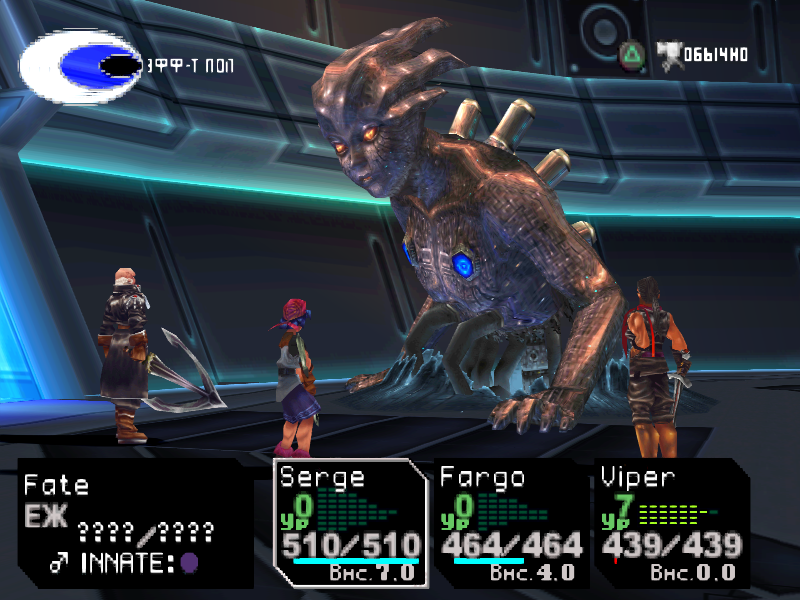Choose Fargo's party status panel
800x600 pixels.
coord(510,524)
